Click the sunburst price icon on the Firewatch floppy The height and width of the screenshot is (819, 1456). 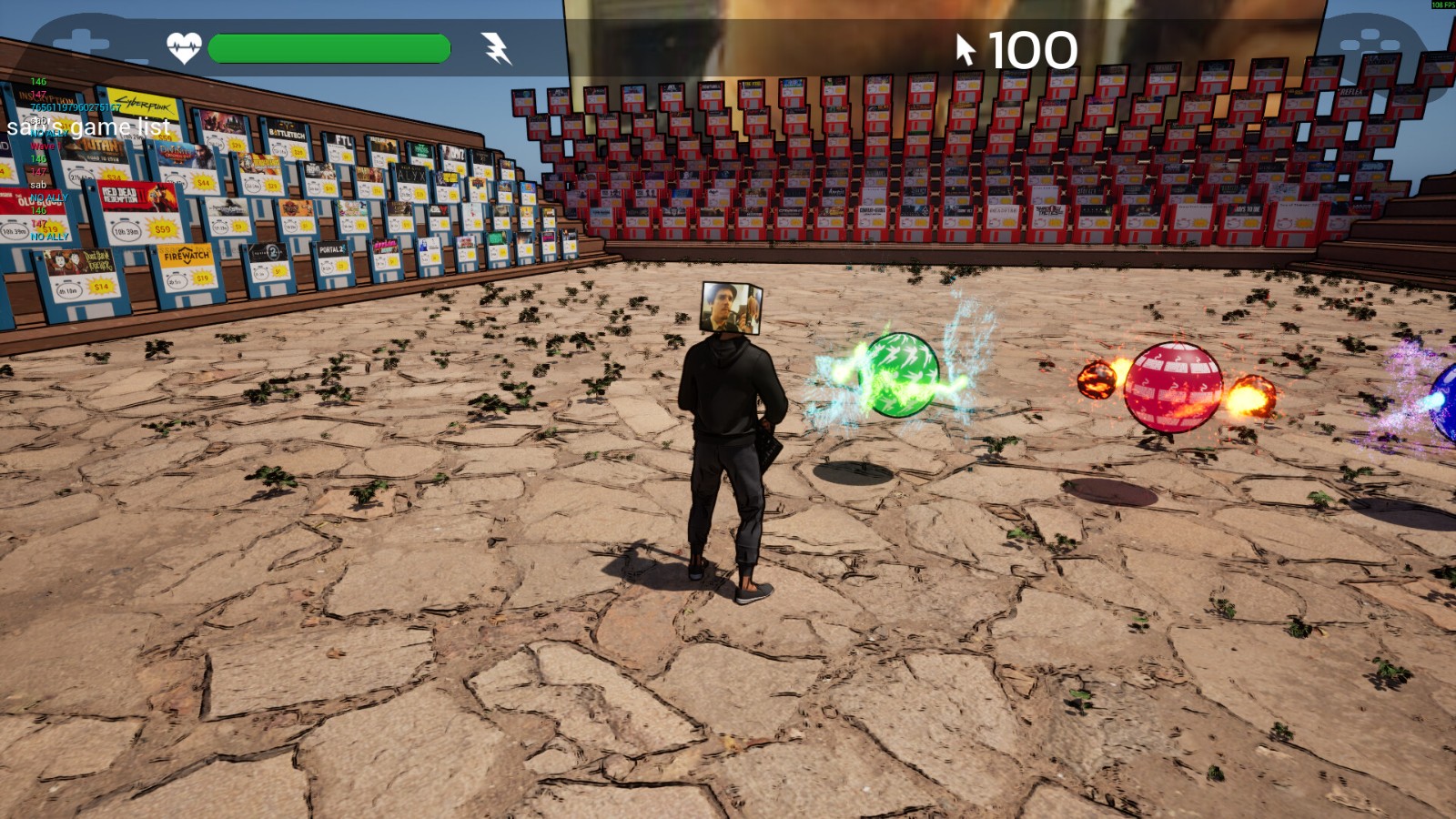(202, 278)
